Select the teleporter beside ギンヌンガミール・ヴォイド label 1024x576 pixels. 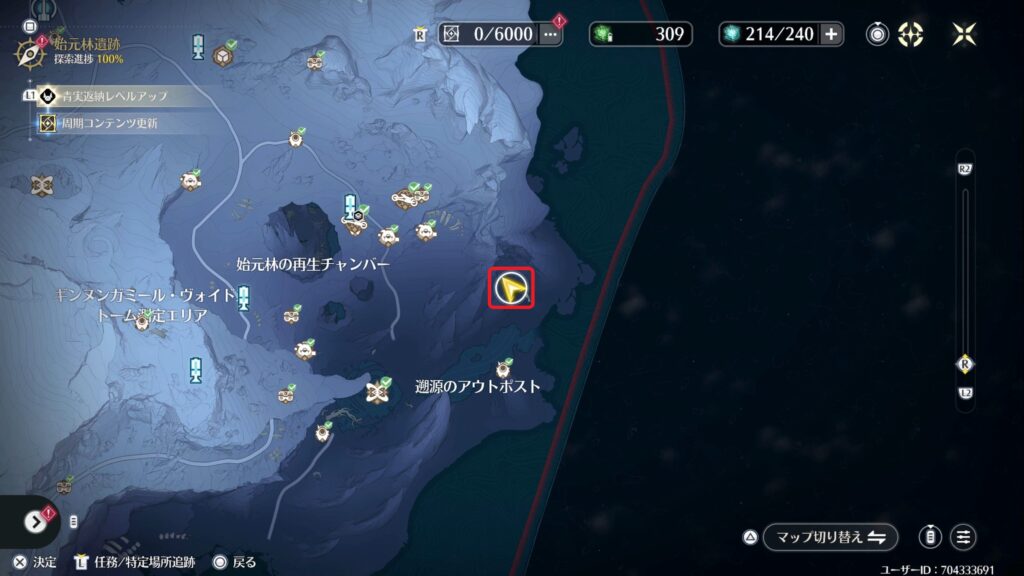click(244, 298)
